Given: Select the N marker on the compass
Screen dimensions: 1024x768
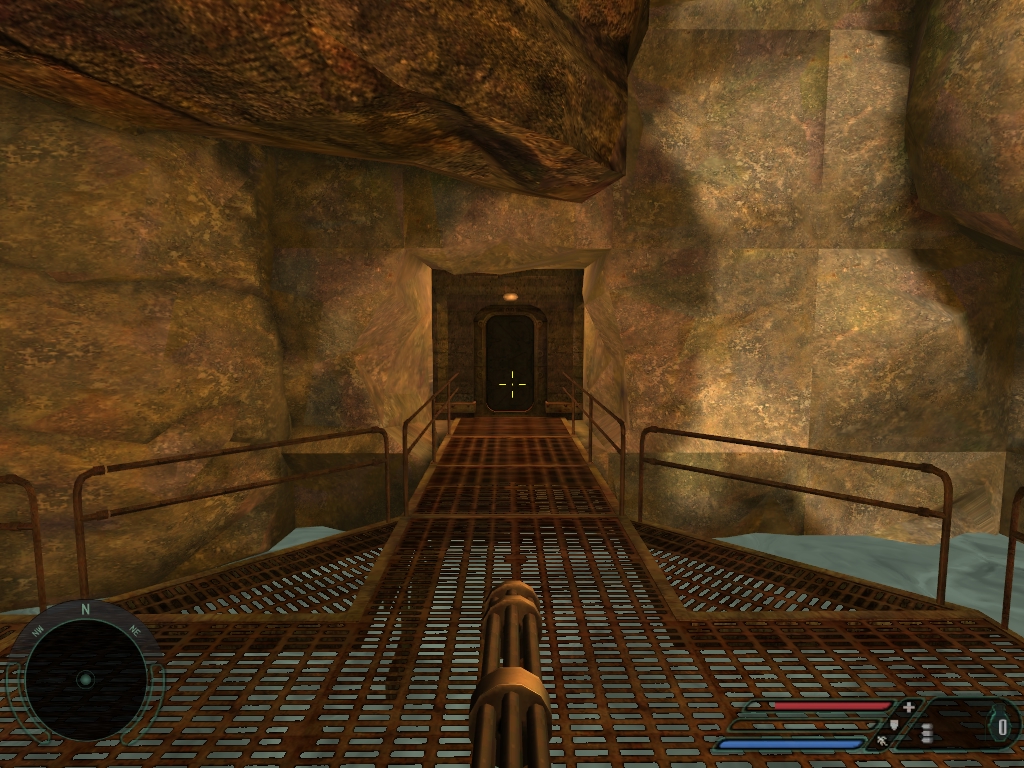Looking at the screenshot, I should click(86, 608).
